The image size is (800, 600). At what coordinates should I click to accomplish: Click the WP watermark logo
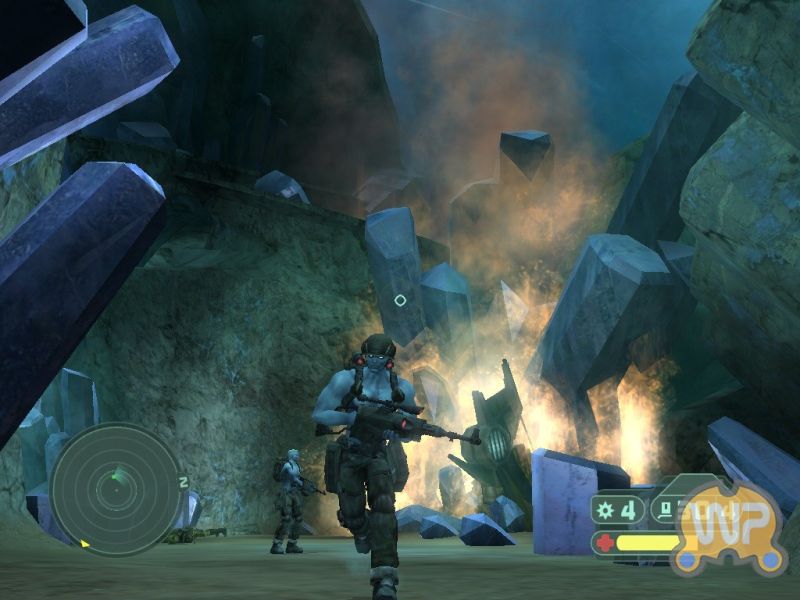coord(728,527)
